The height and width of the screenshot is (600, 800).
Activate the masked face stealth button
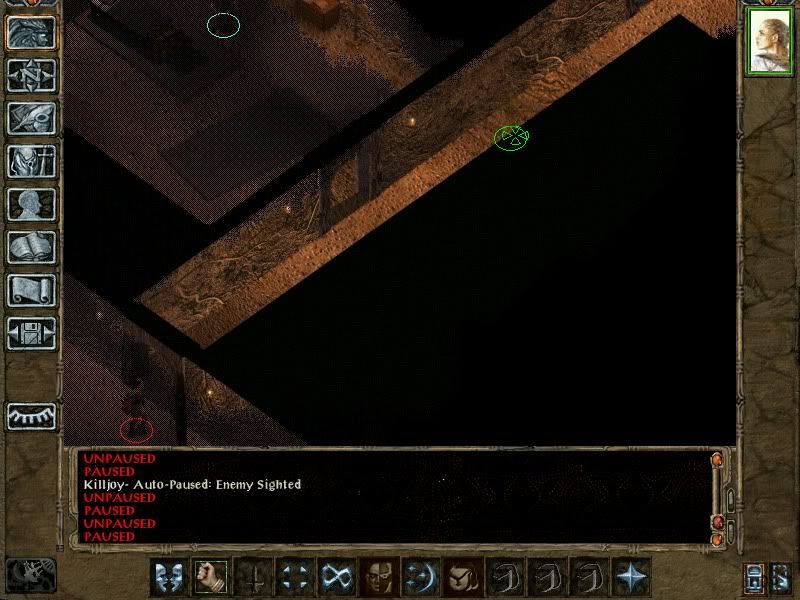378,577
